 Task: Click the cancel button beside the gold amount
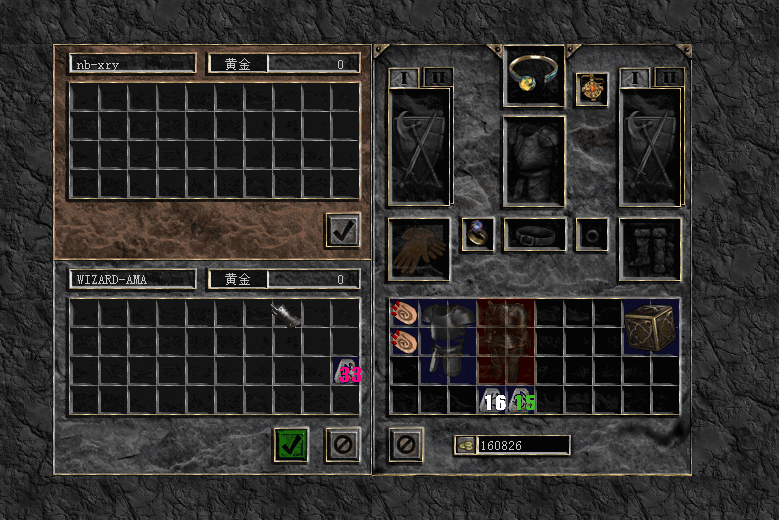tap(405, 444)
